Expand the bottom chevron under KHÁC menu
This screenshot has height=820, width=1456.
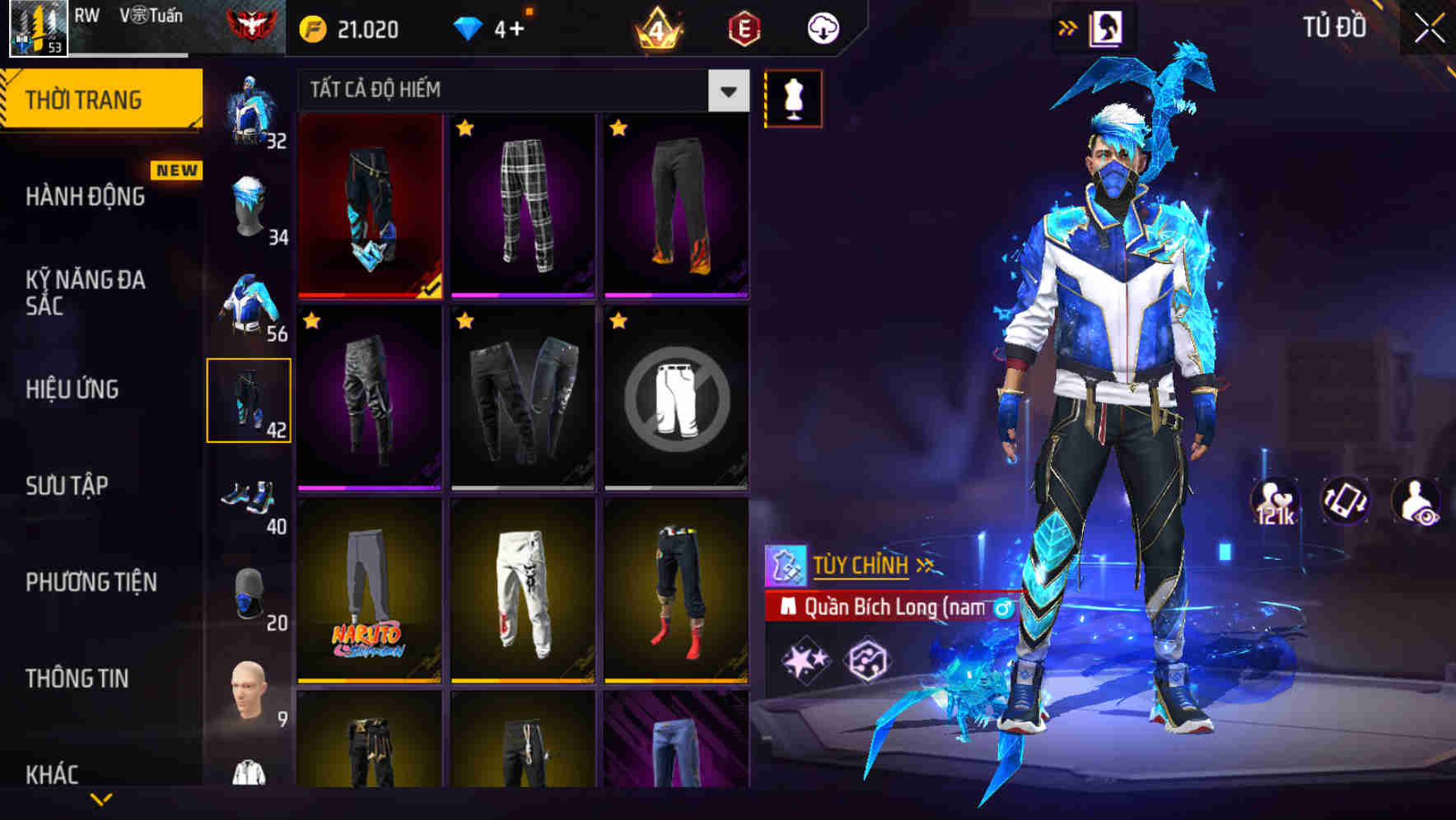click(x=101, y=801)
